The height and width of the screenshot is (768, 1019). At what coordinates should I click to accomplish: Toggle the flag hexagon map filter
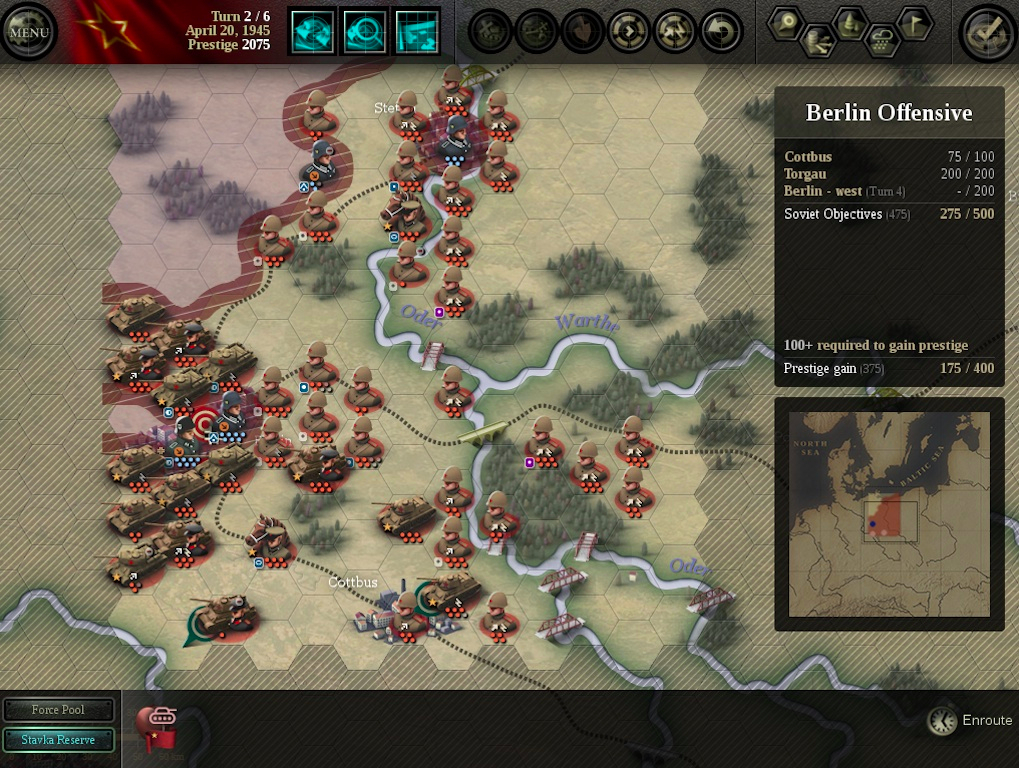[913, 22]
